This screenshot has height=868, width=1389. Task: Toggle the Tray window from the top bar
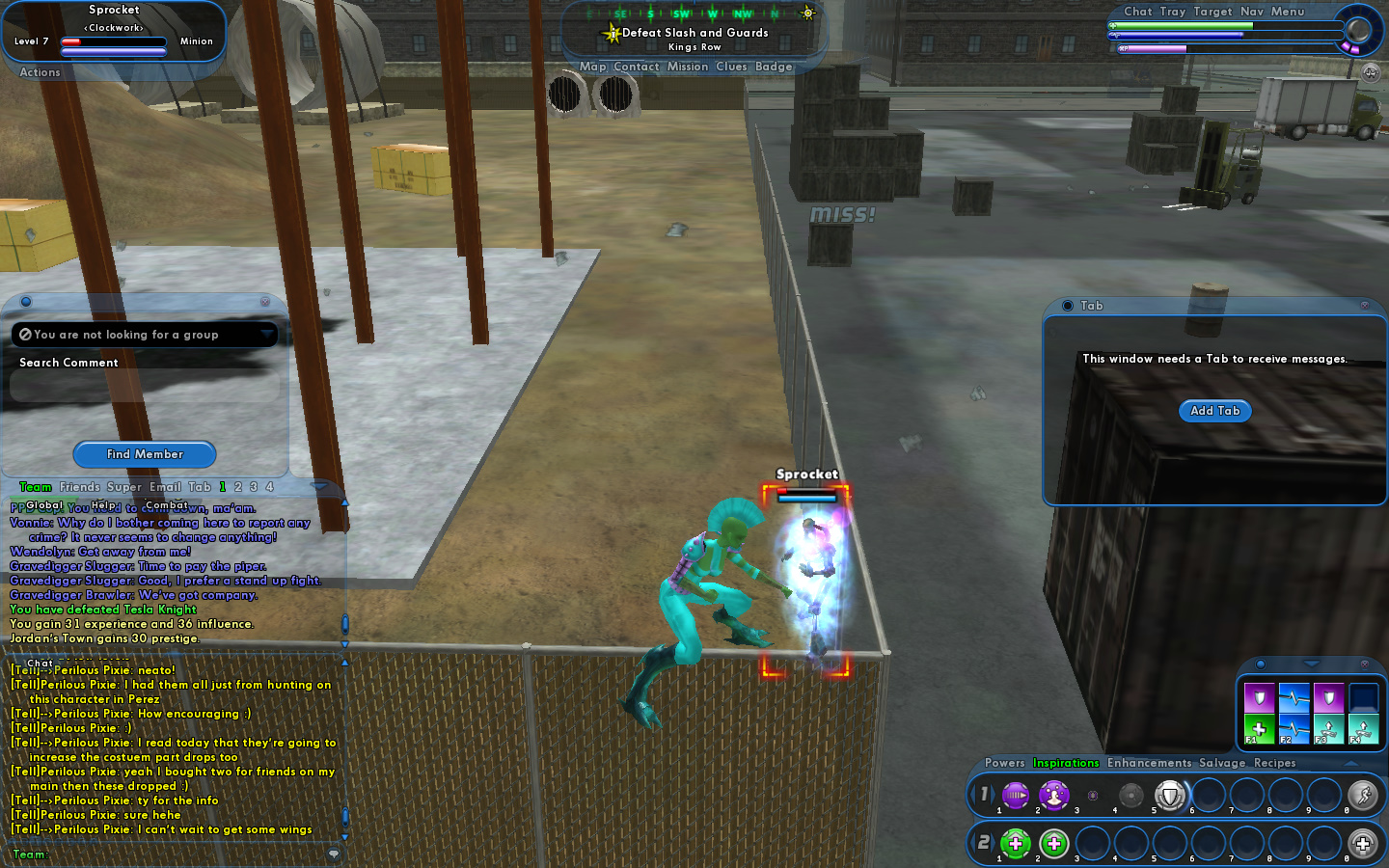[x=1172, y=12]
